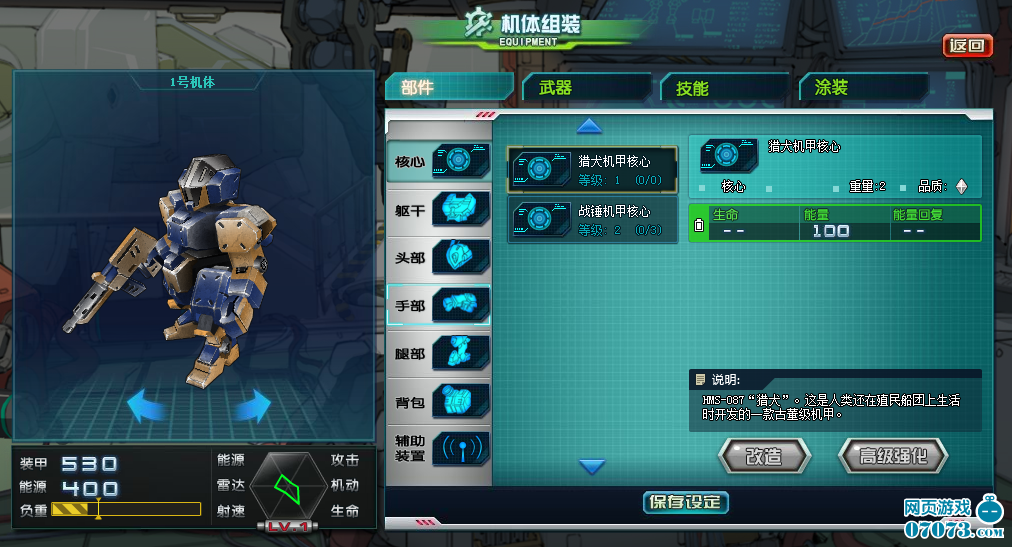
Task: Choose the 战锤机甲核心 list item
Action: click(x=592, y=220)
